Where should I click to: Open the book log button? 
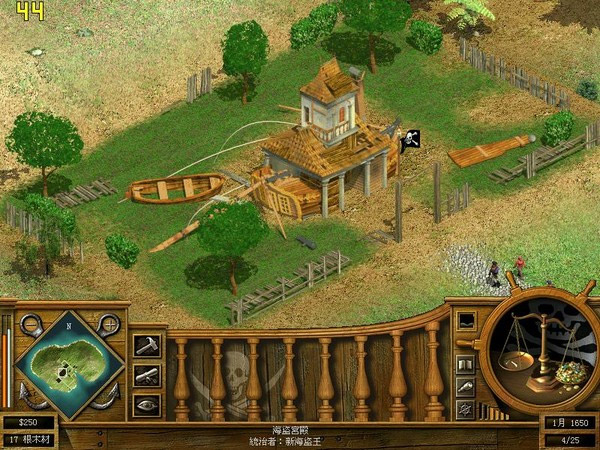coord(465,364)
